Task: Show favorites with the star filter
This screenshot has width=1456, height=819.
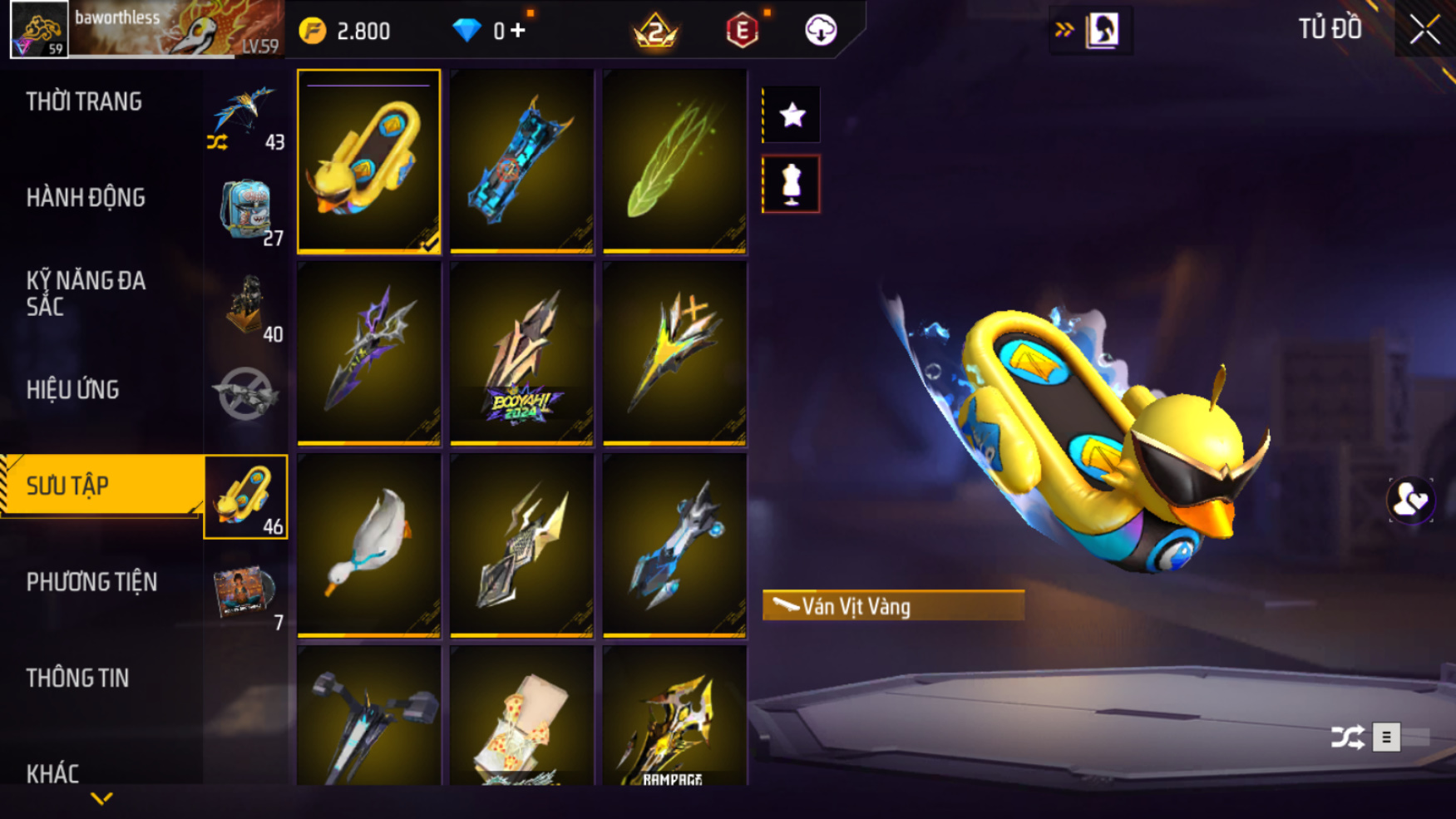Action: pos(792,115)
